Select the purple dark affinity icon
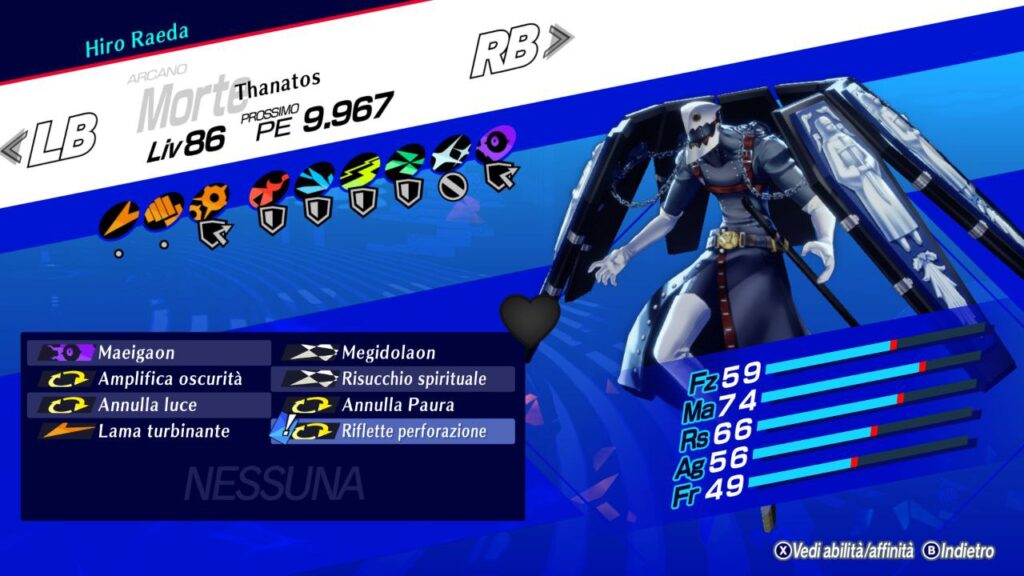The width and height of the screenshot is (1024, 576). 494,145
